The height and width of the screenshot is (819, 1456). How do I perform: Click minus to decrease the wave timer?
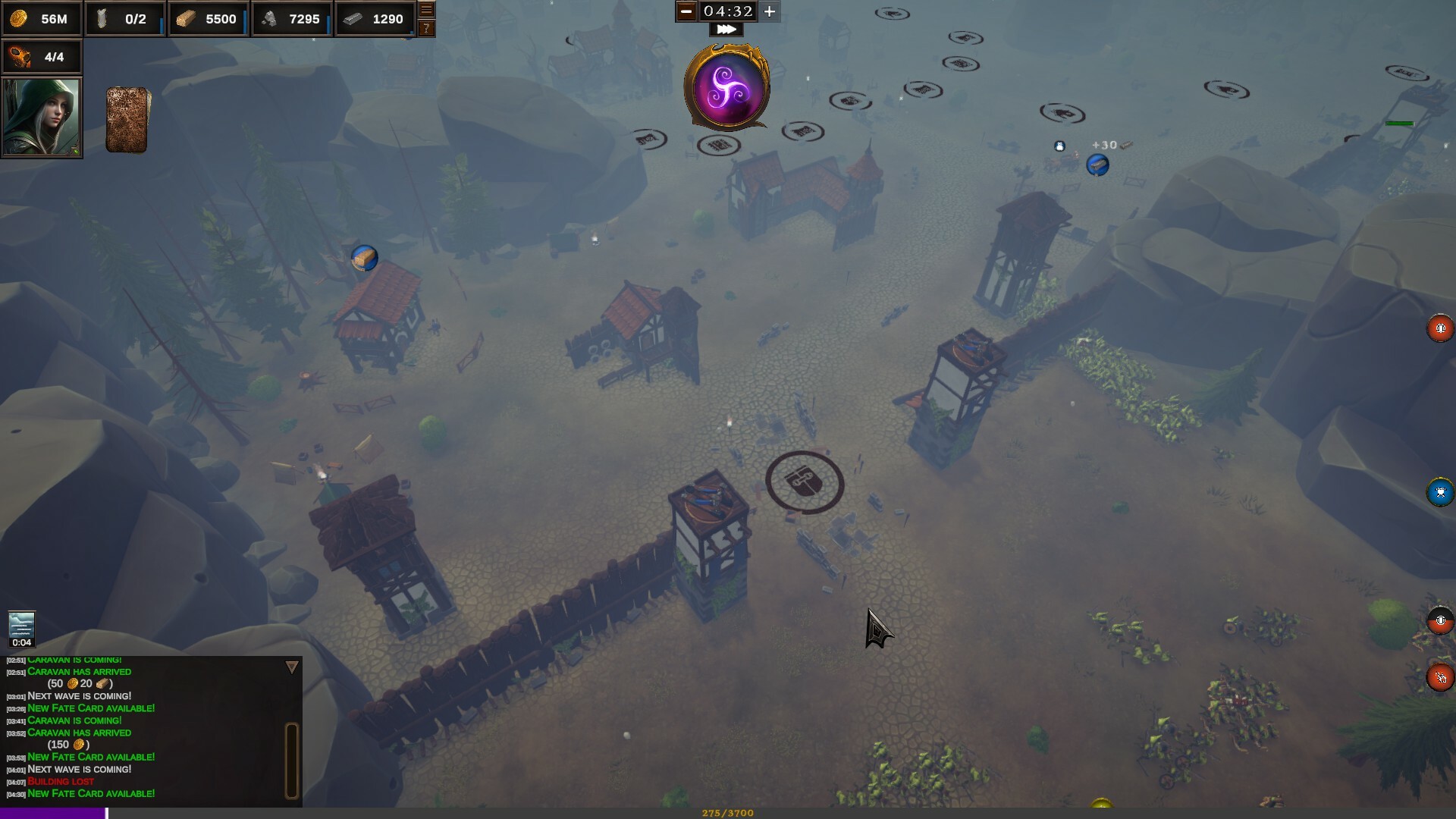[x=686, y=11]
